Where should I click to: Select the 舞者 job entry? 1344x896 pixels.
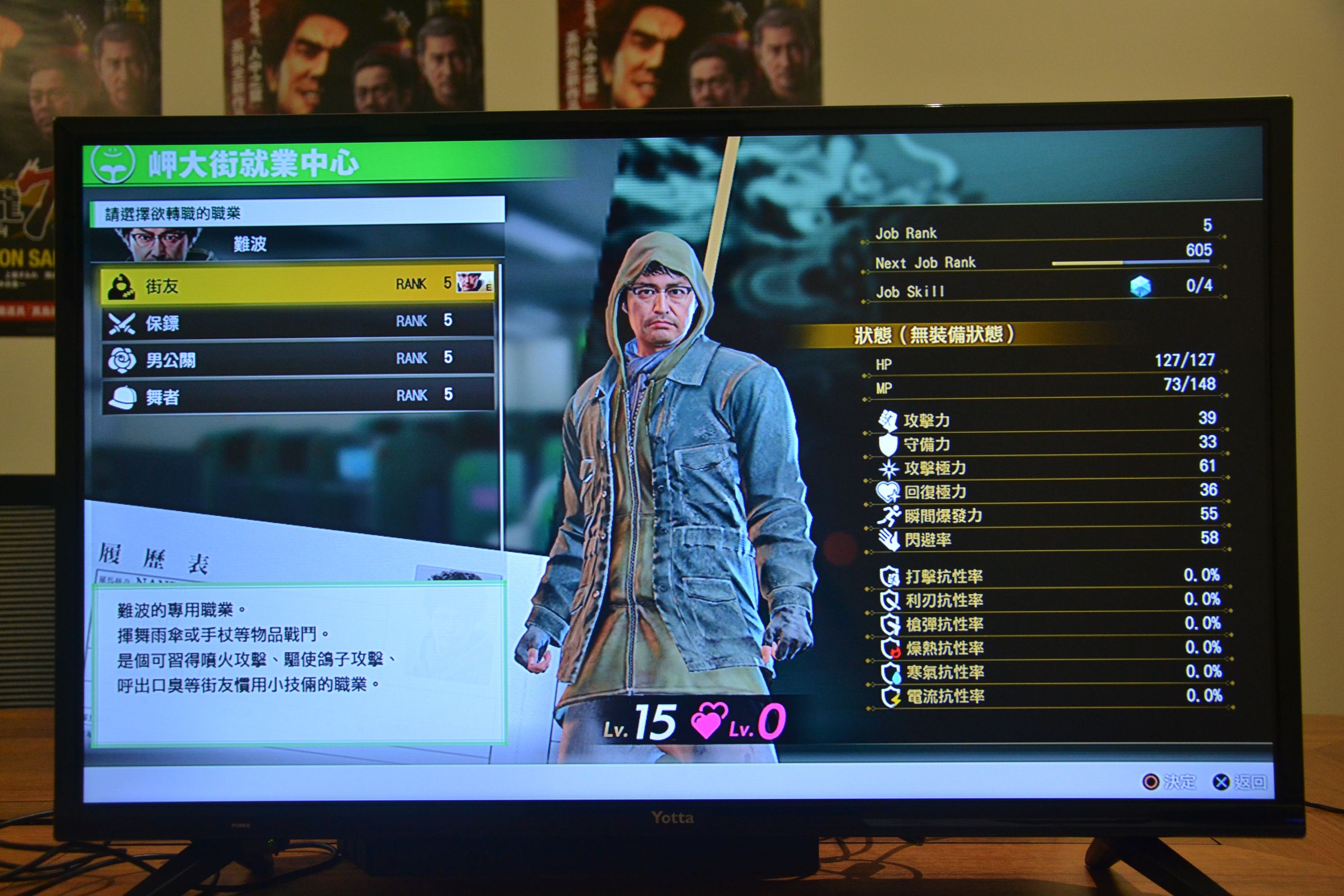click(x=297, y=395)
